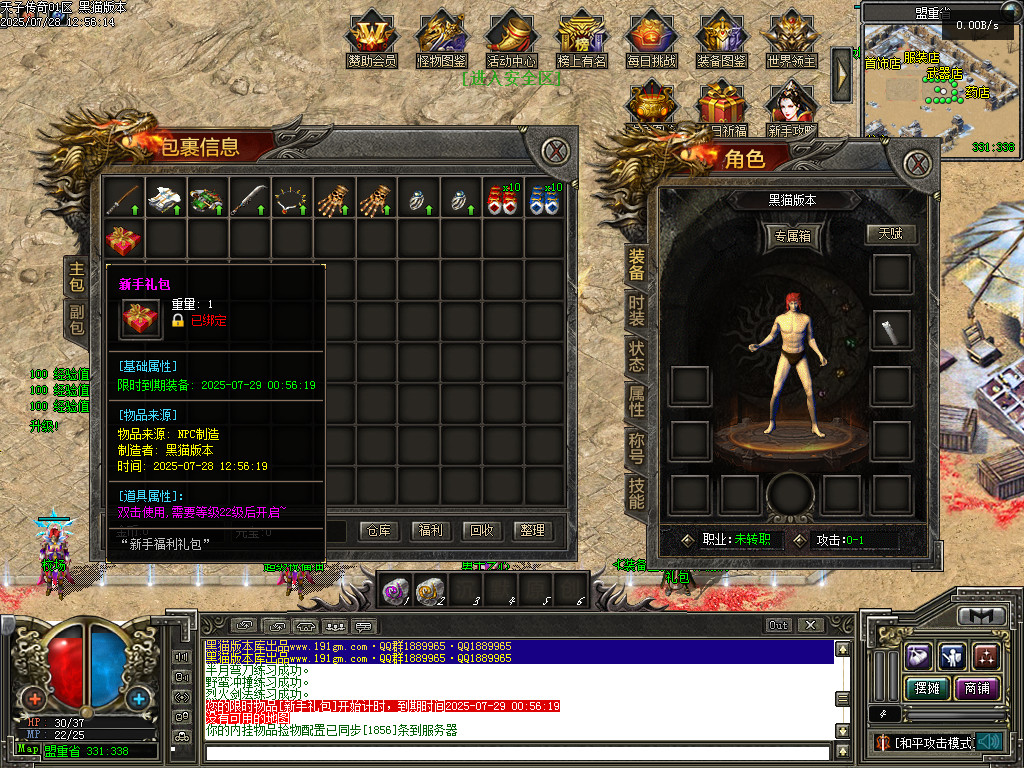Screen dimensions: 1024x768
Task: Click the 仓库 warehouse button
Action: (x=379, y=530)
